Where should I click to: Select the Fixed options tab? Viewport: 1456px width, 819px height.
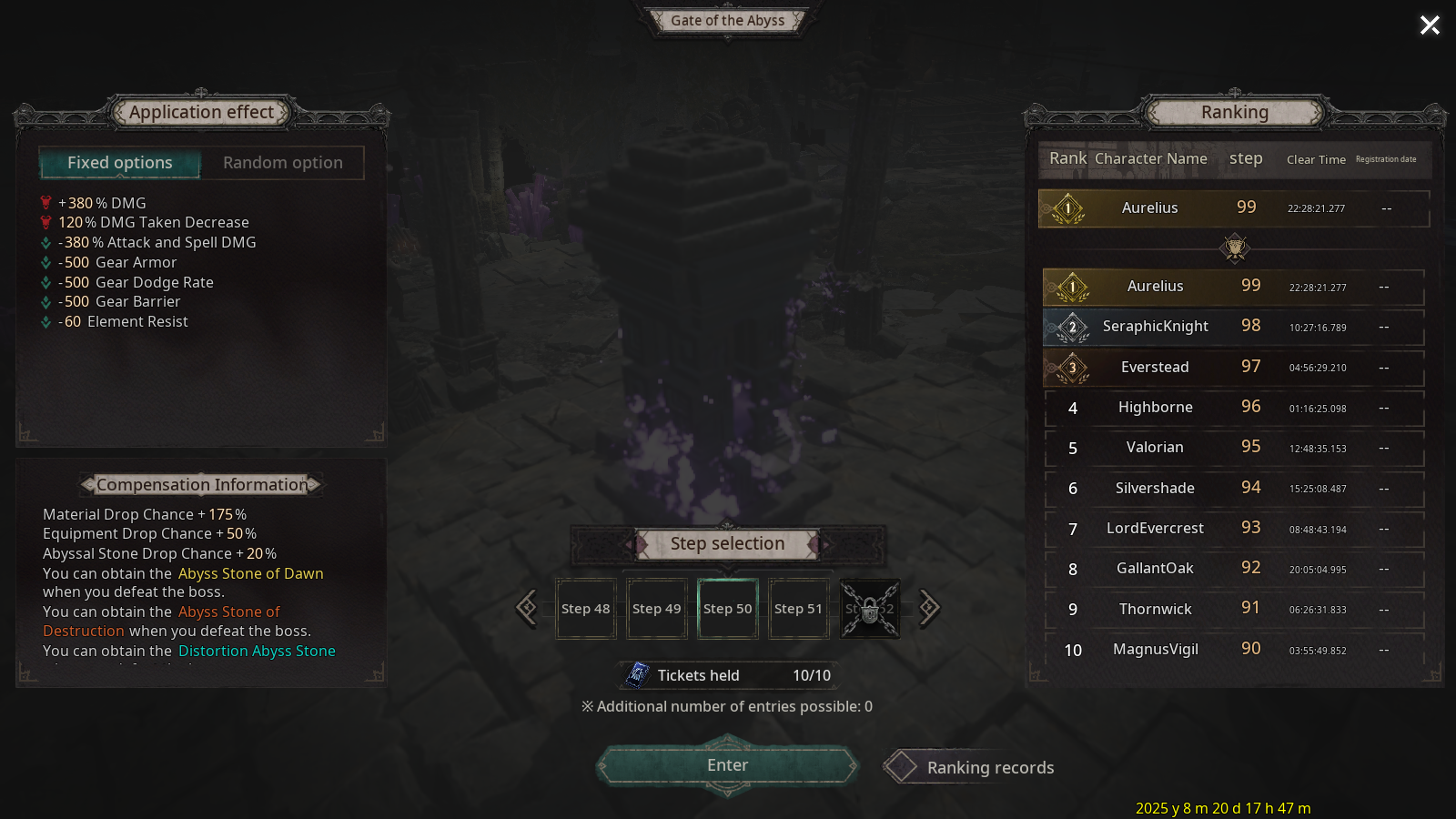(120, 163)
